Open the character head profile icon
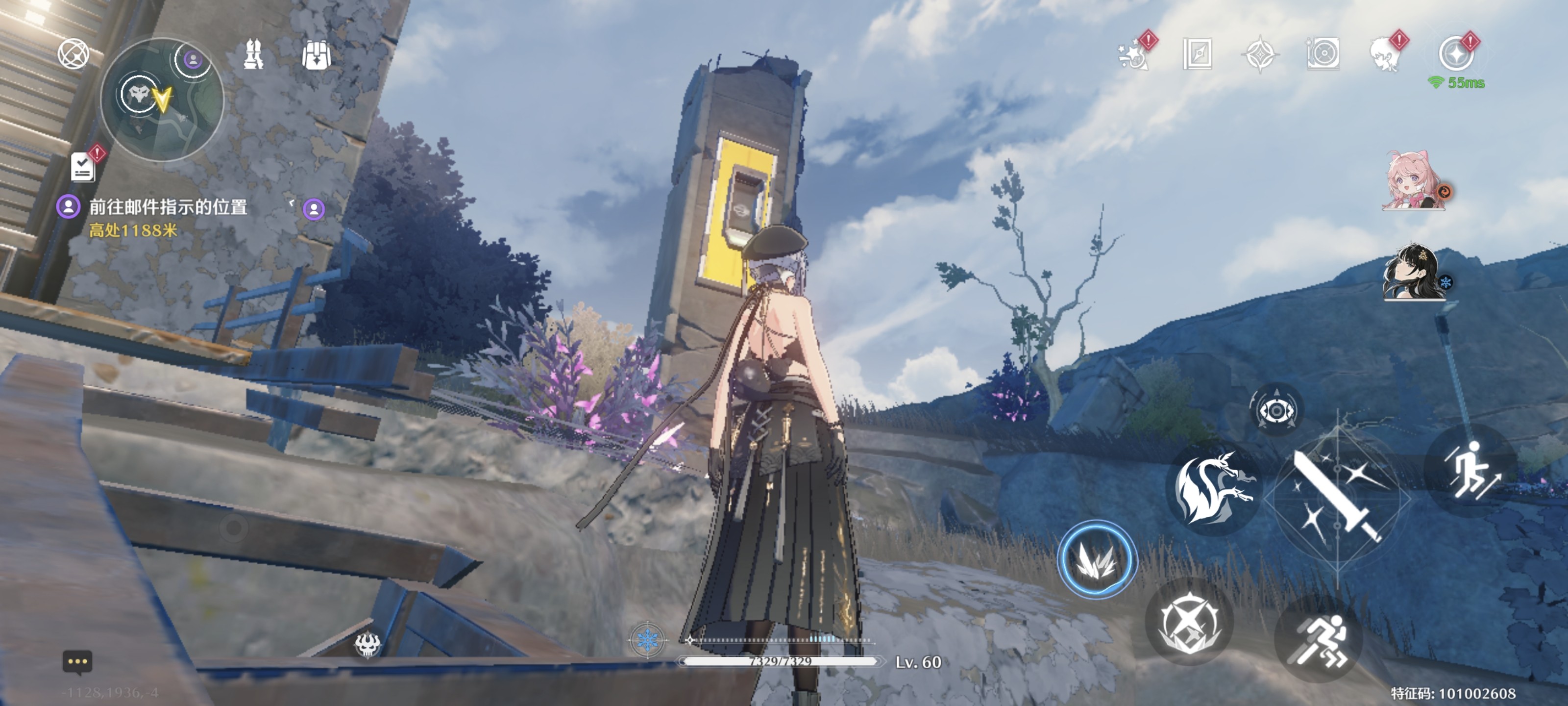The width and height of the screenshot is (1568, 706). pyautogui.click(x=1385, y=53)
